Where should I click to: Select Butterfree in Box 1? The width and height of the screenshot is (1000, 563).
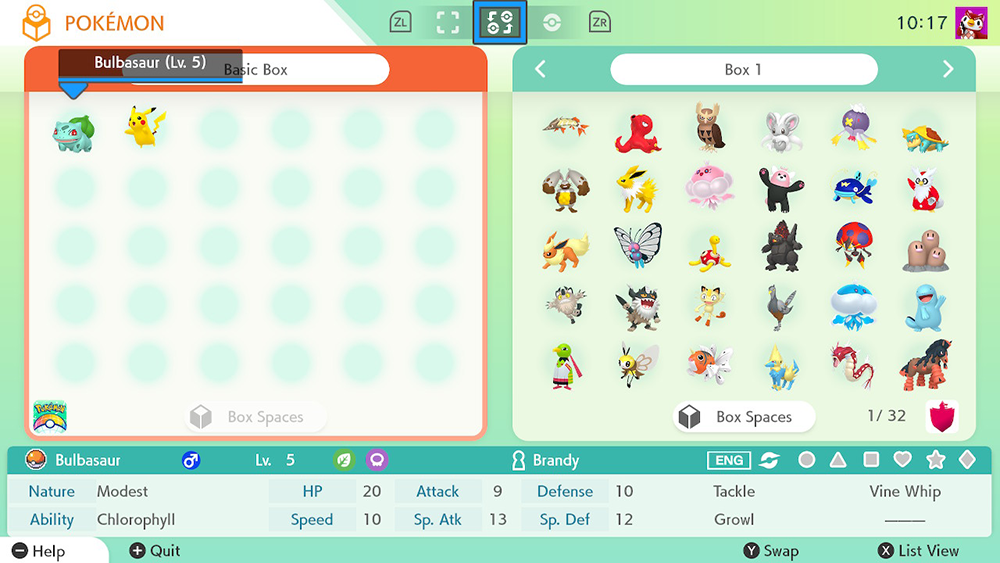[x=638, y=248]
